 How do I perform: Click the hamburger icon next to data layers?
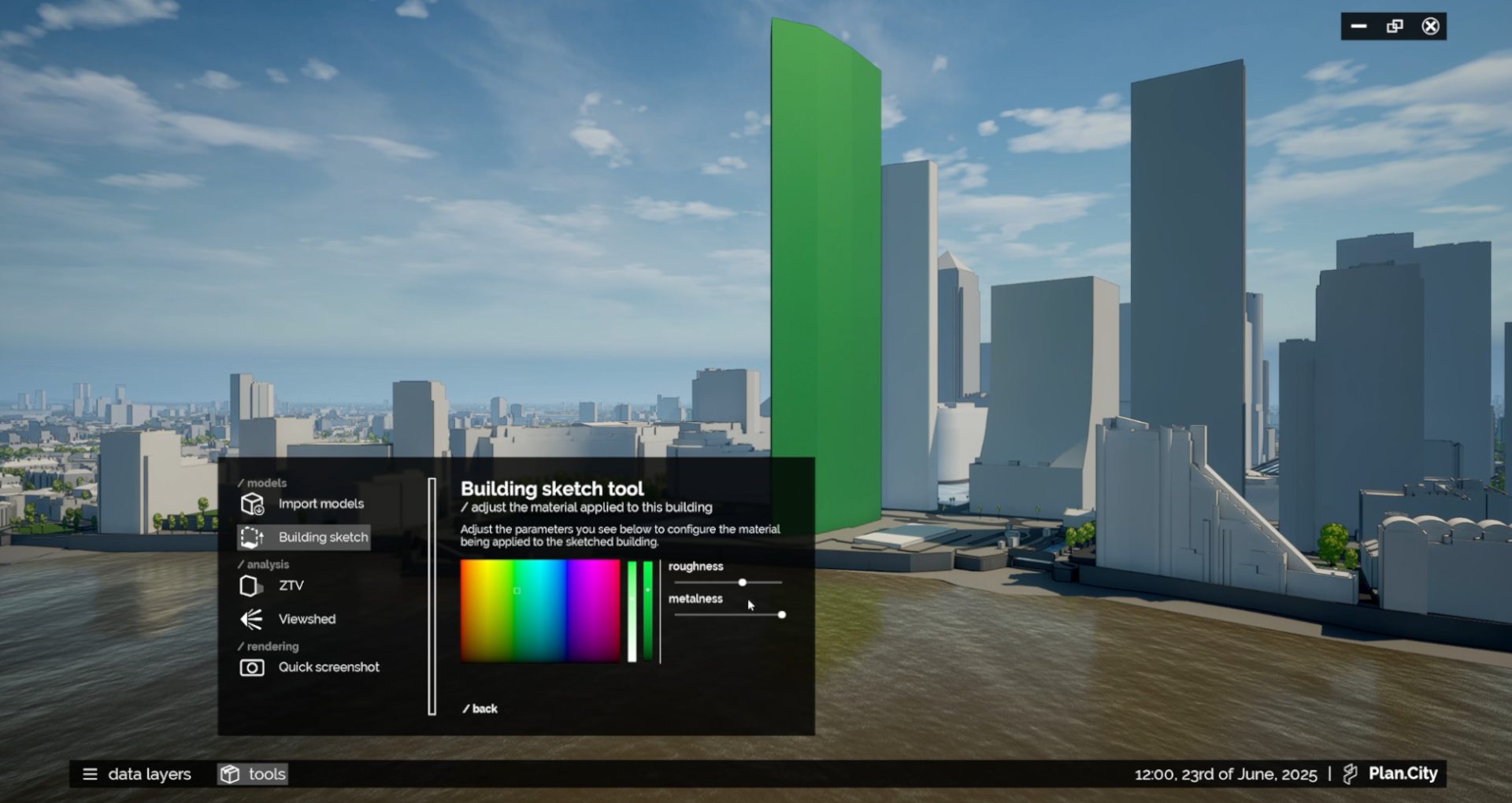tap(90, 774)
